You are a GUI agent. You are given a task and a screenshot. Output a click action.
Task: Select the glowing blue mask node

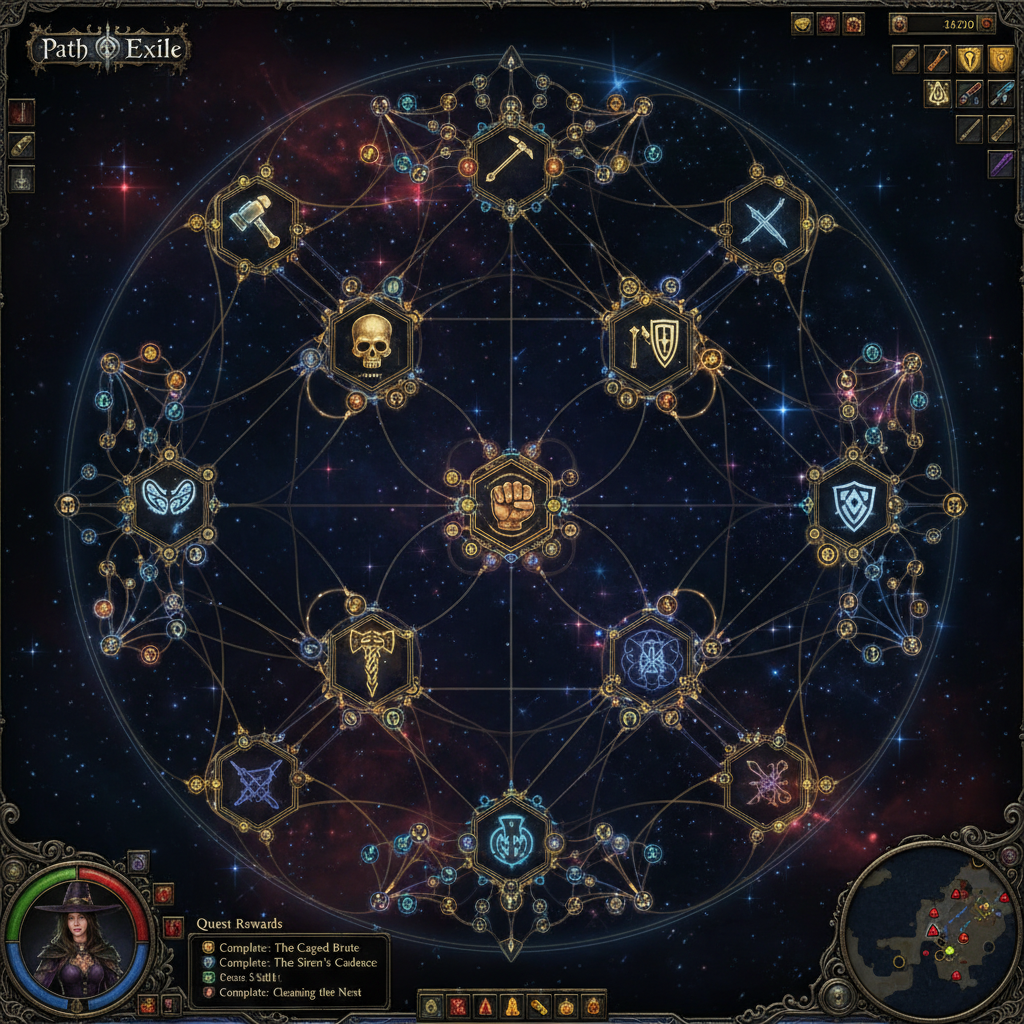pyautogui.click(x=170, y=499)
